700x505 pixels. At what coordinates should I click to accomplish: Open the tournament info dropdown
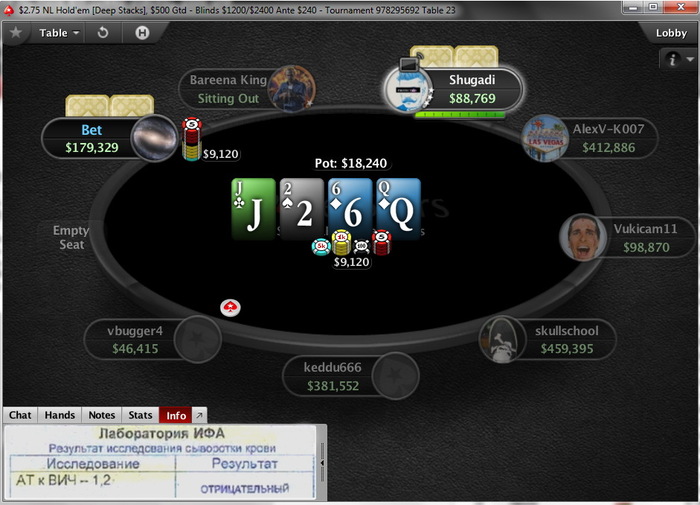coord(676,60)
